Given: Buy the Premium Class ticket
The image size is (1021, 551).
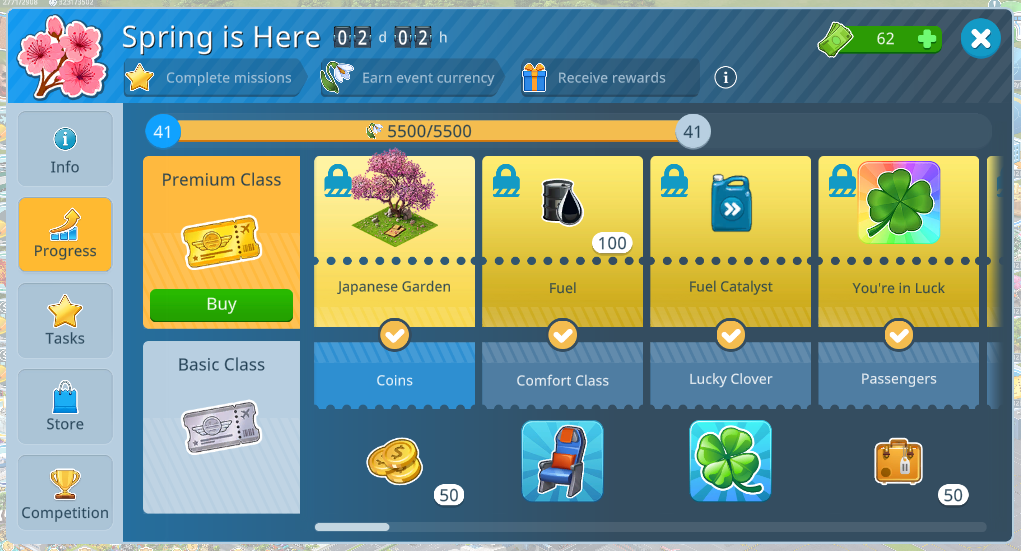Looking at the screenshot, I should coord(221,305).
